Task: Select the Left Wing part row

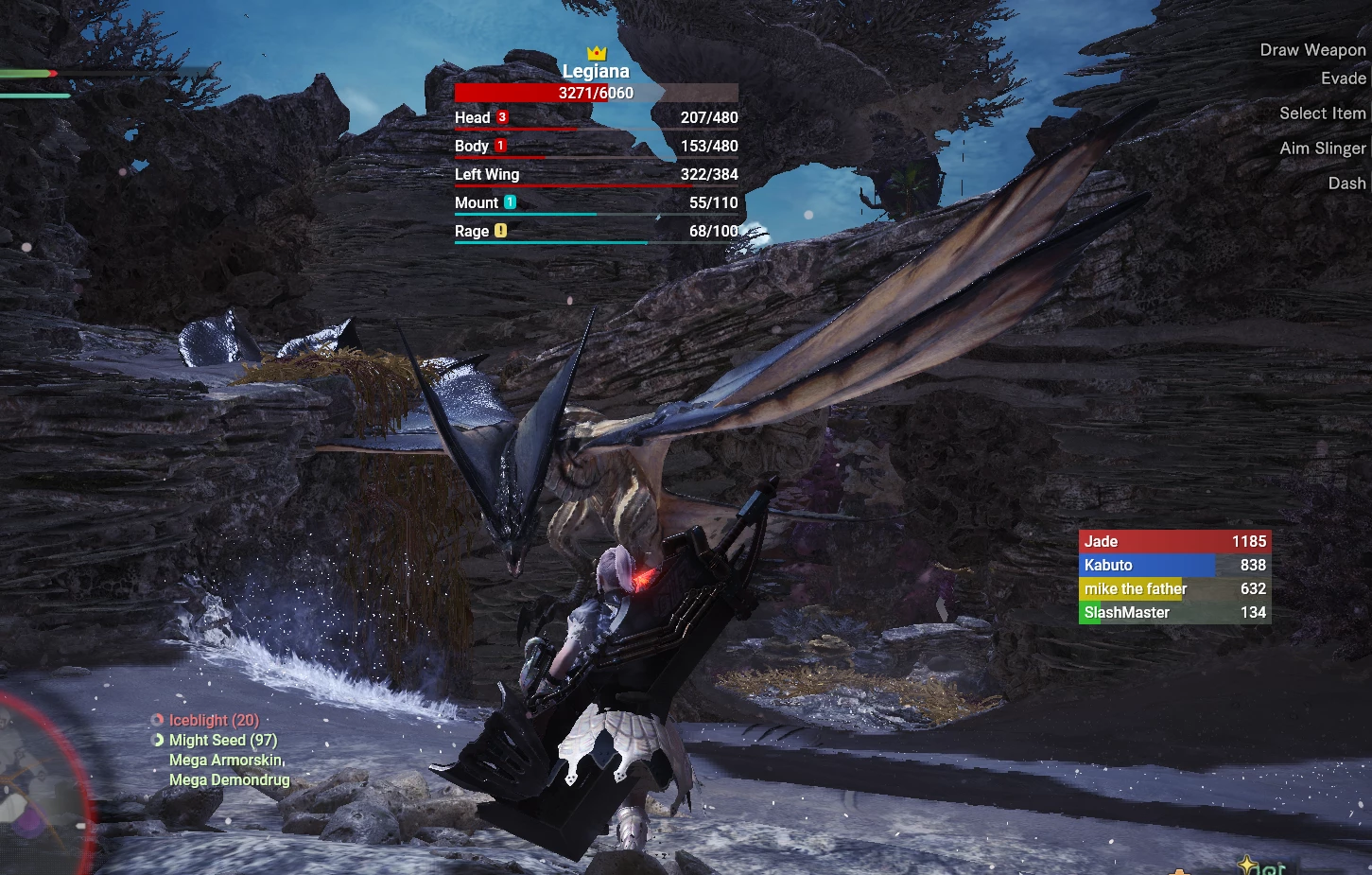Action: pyautogui.click(x=596, y=175)
